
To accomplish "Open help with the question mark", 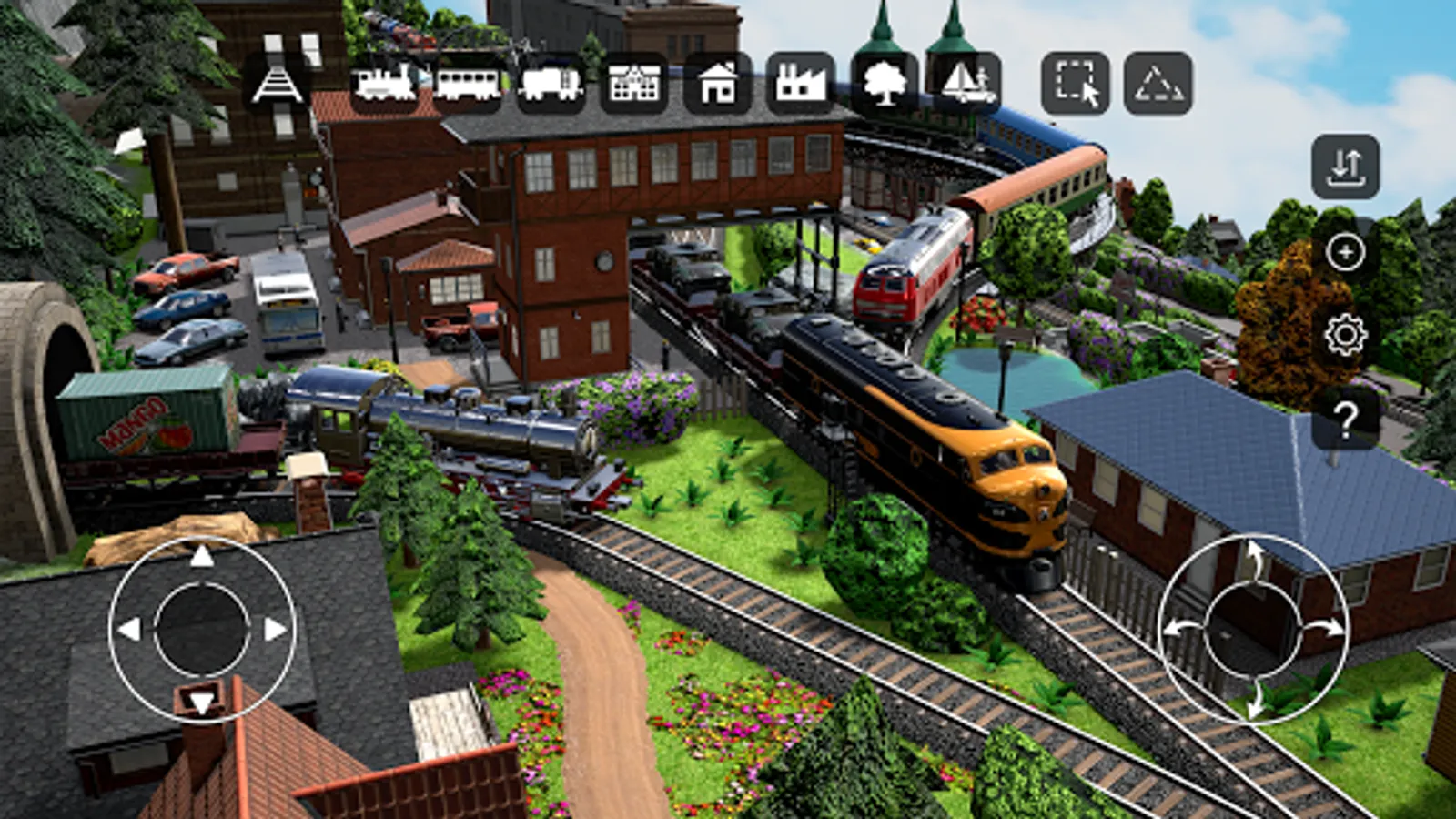I will [1345, 419].
